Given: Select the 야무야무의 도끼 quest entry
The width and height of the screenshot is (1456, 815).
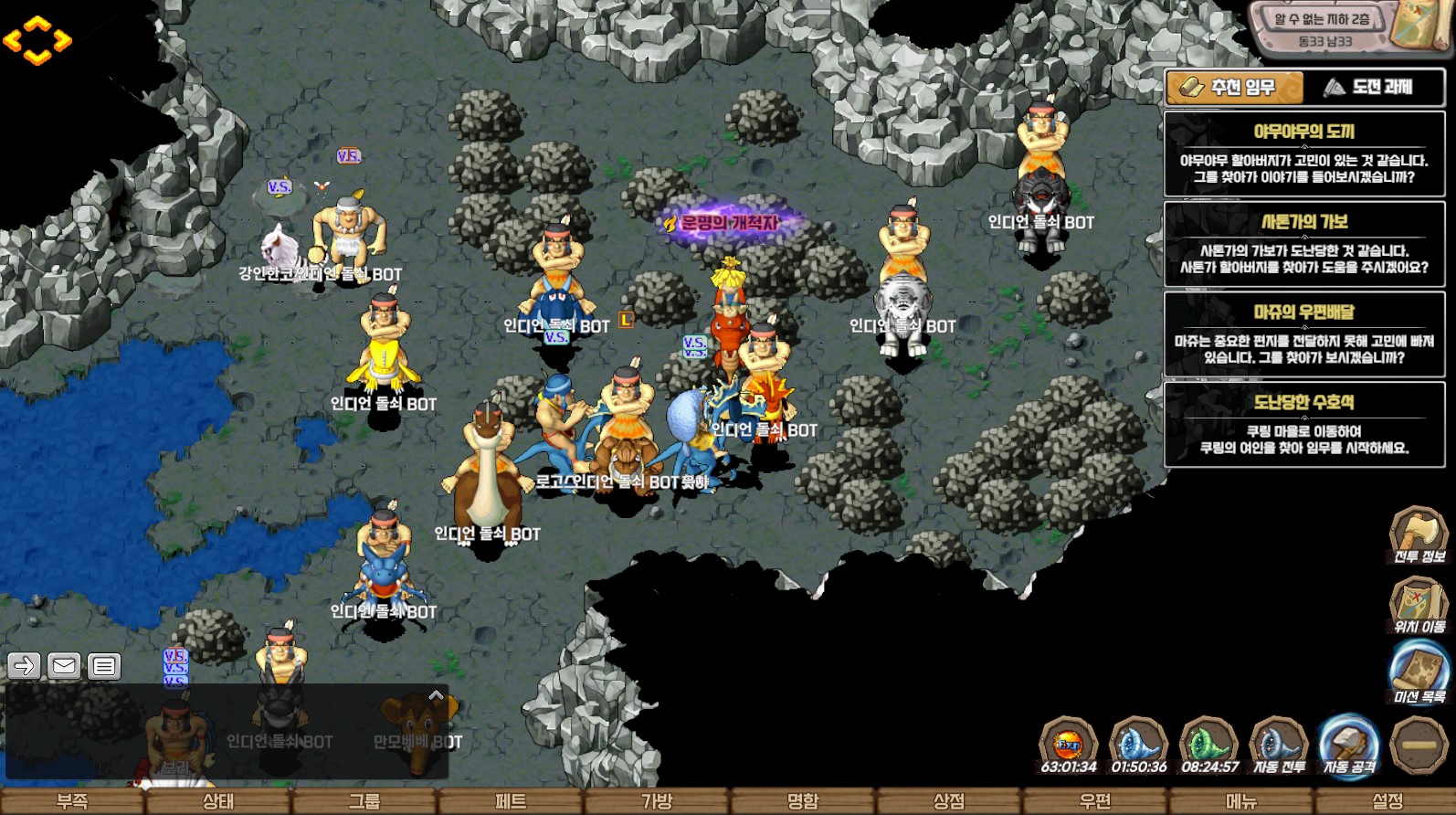Looking at the screenshot, I should [1303, 154].
